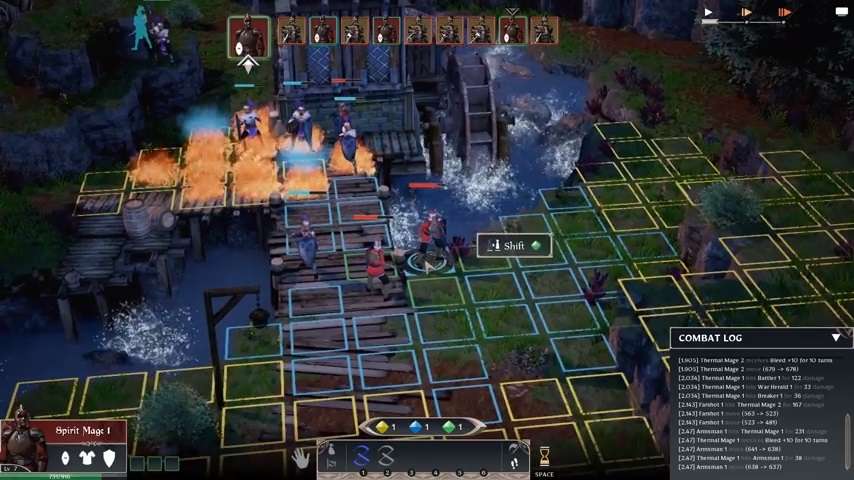Image resolution: width=854 pixels, height=480 pixels.
Task: Click the open hand interact icon
Action: [x=300, y=458]
